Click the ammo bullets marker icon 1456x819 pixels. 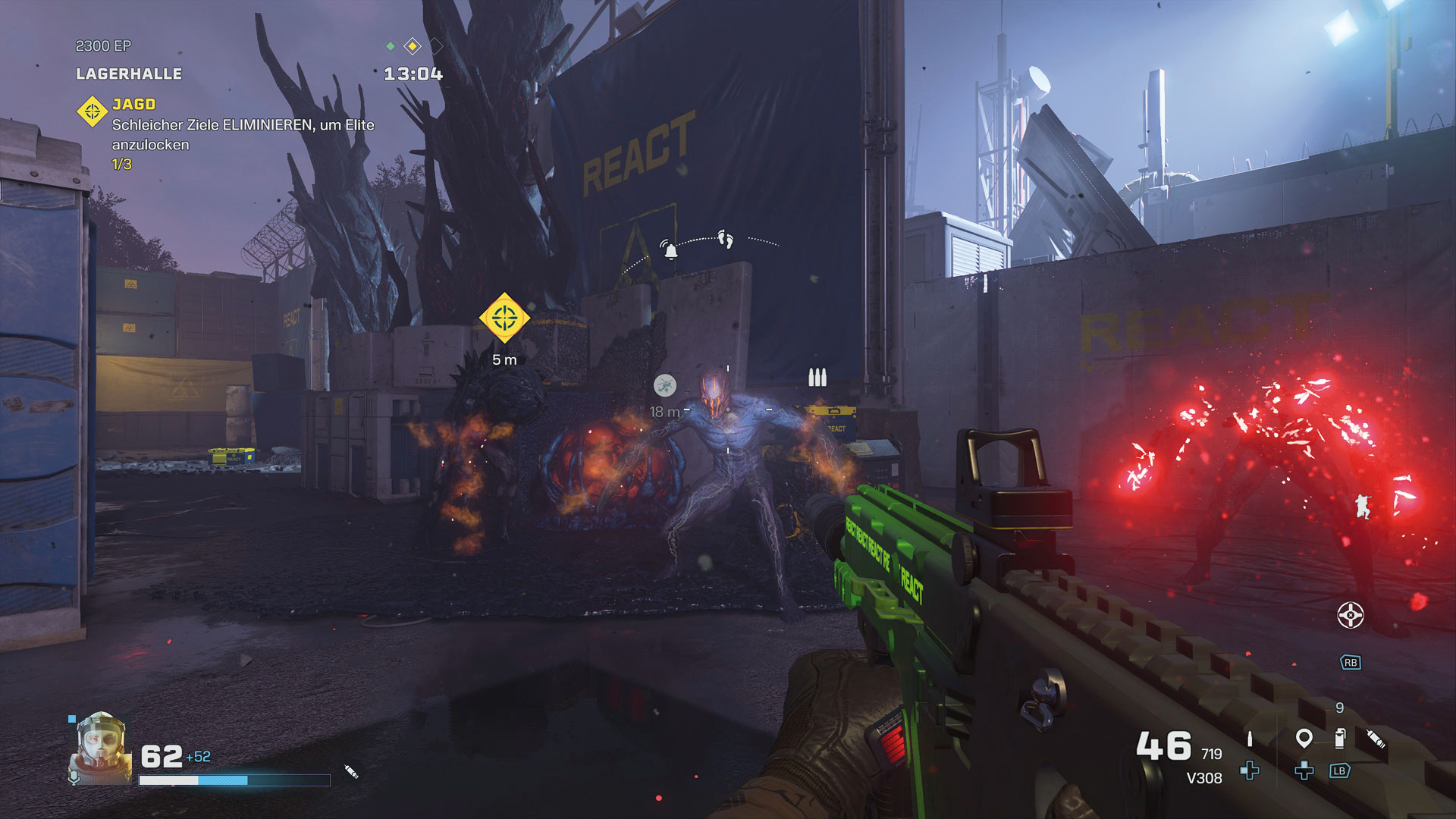tap(817, 377)
